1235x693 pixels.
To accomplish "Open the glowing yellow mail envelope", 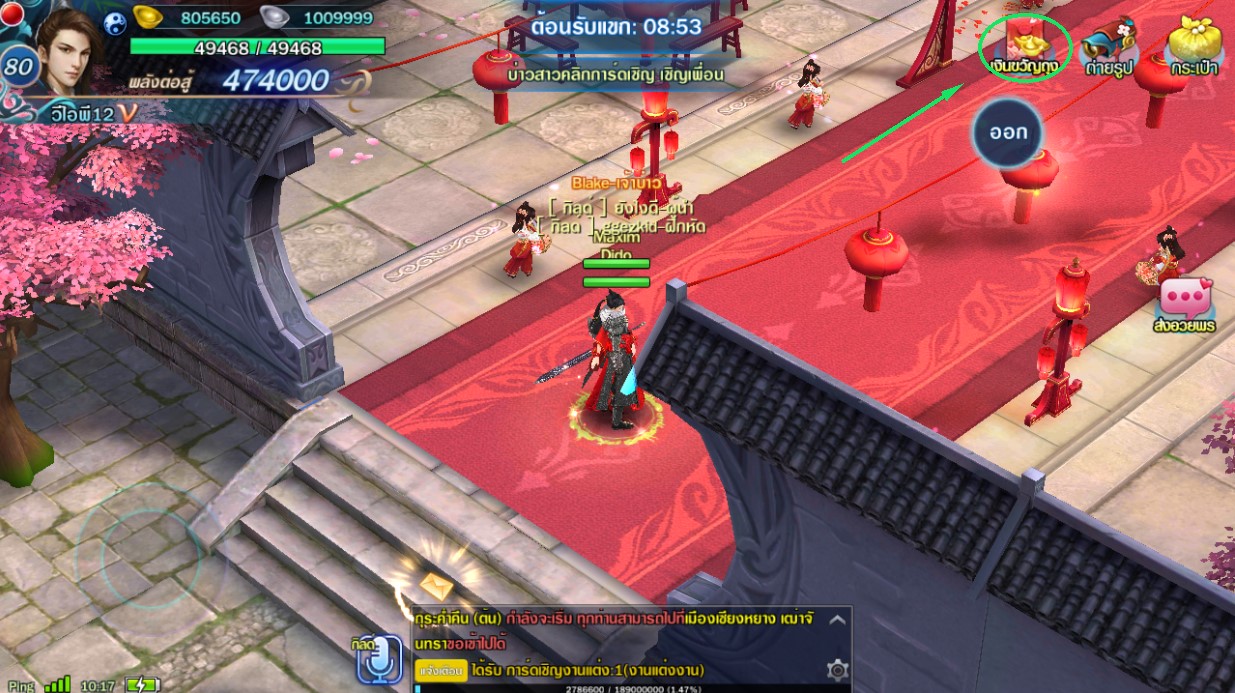I will [x=436, y=586].
